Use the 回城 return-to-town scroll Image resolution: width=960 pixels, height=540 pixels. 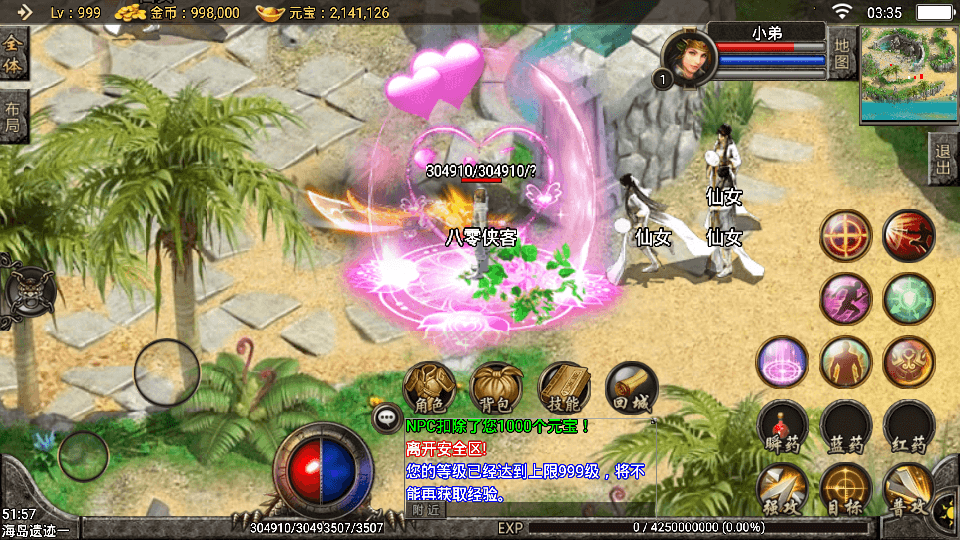point(632,387)
